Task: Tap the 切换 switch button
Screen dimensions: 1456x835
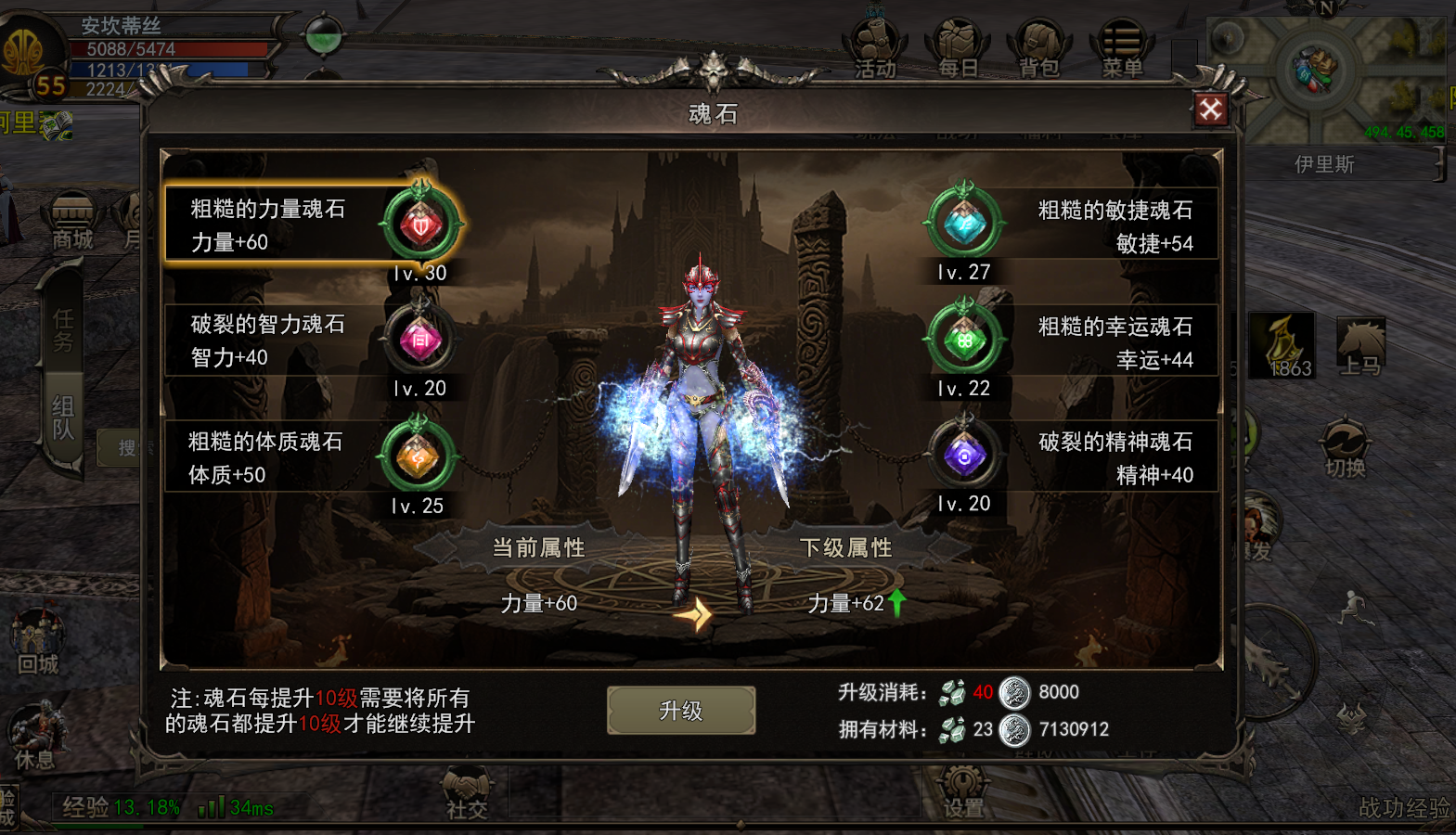Action: pyautogui.click(x=1345, y=449)
